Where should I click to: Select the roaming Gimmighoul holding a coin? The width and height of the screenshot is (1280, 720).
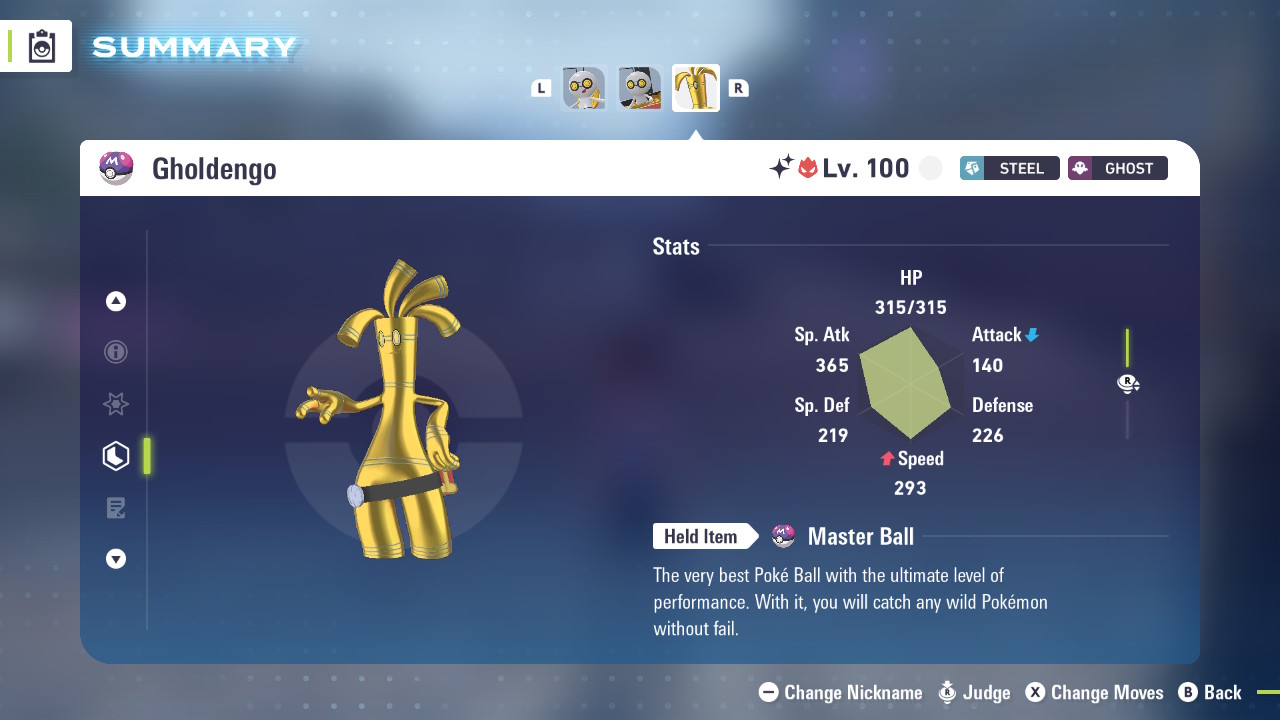point(584,88)
